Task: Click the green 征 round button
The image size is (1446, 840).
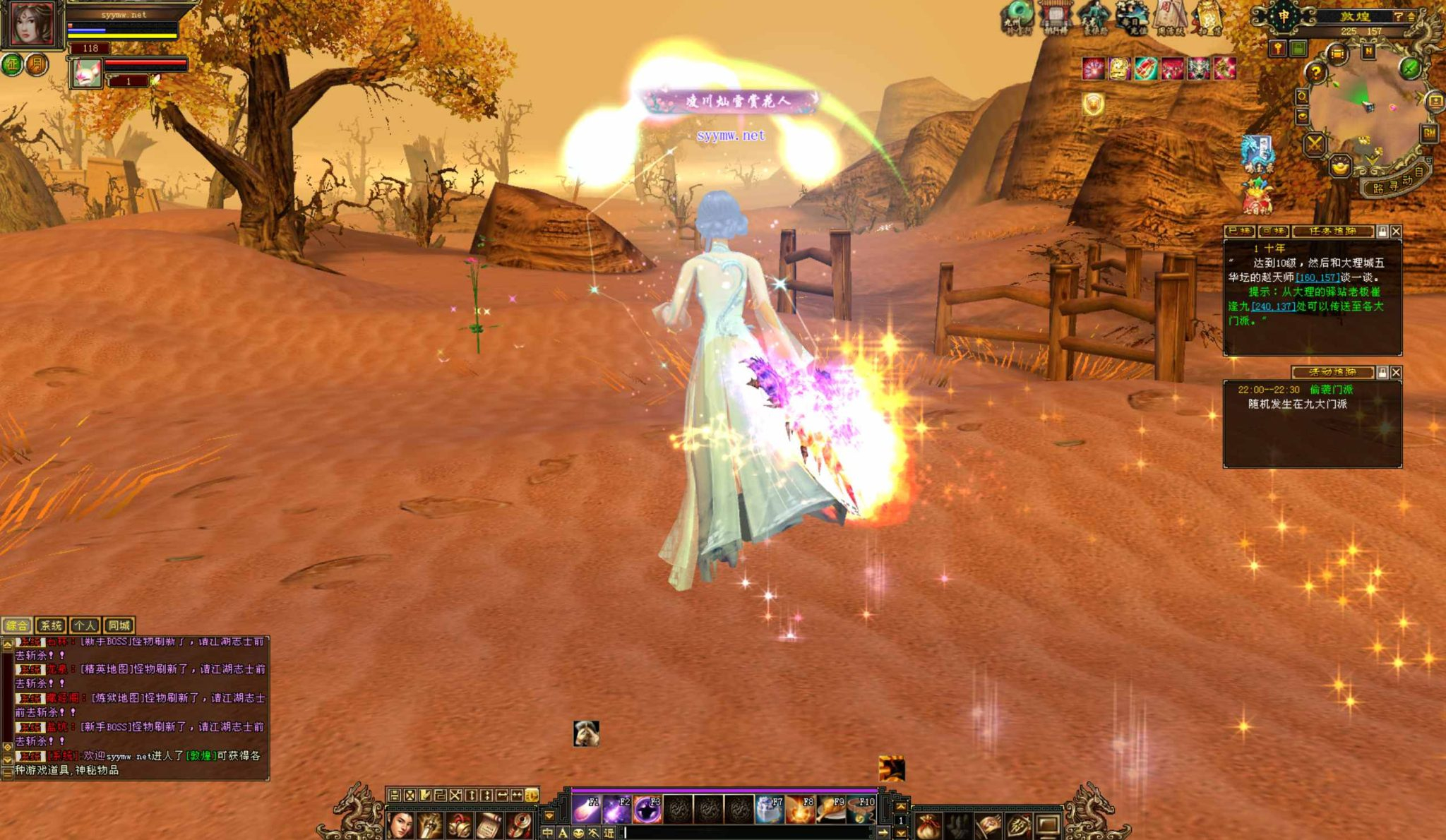Action: 11,66
